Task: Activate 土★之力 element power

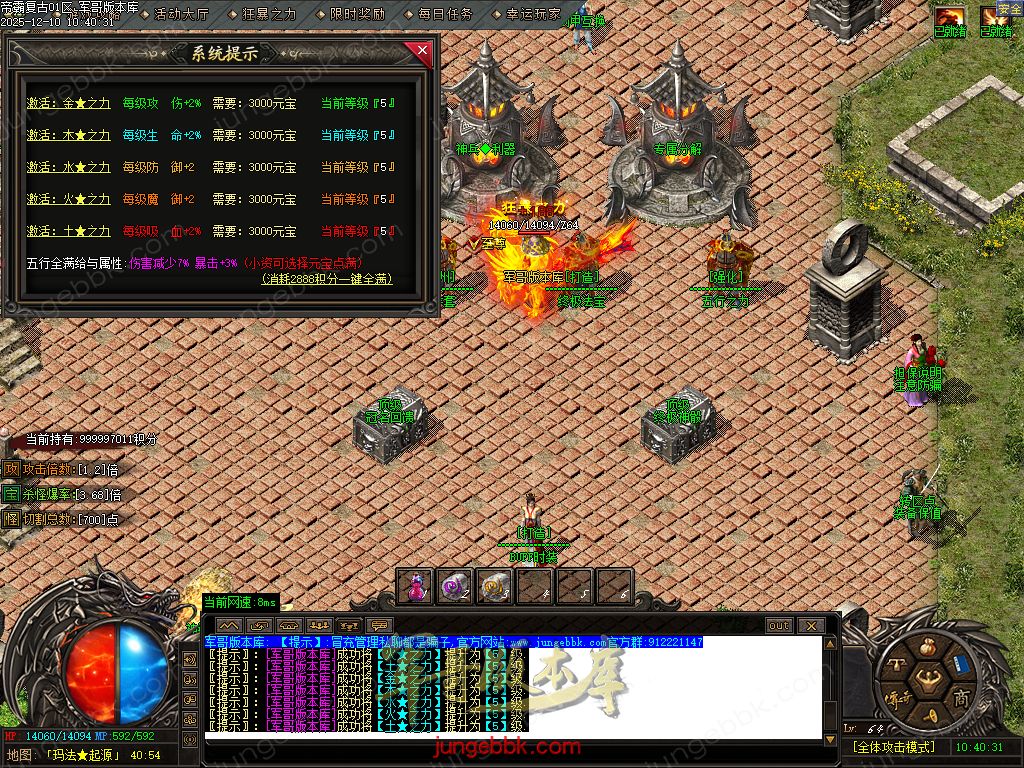Action: pos(68,231)
